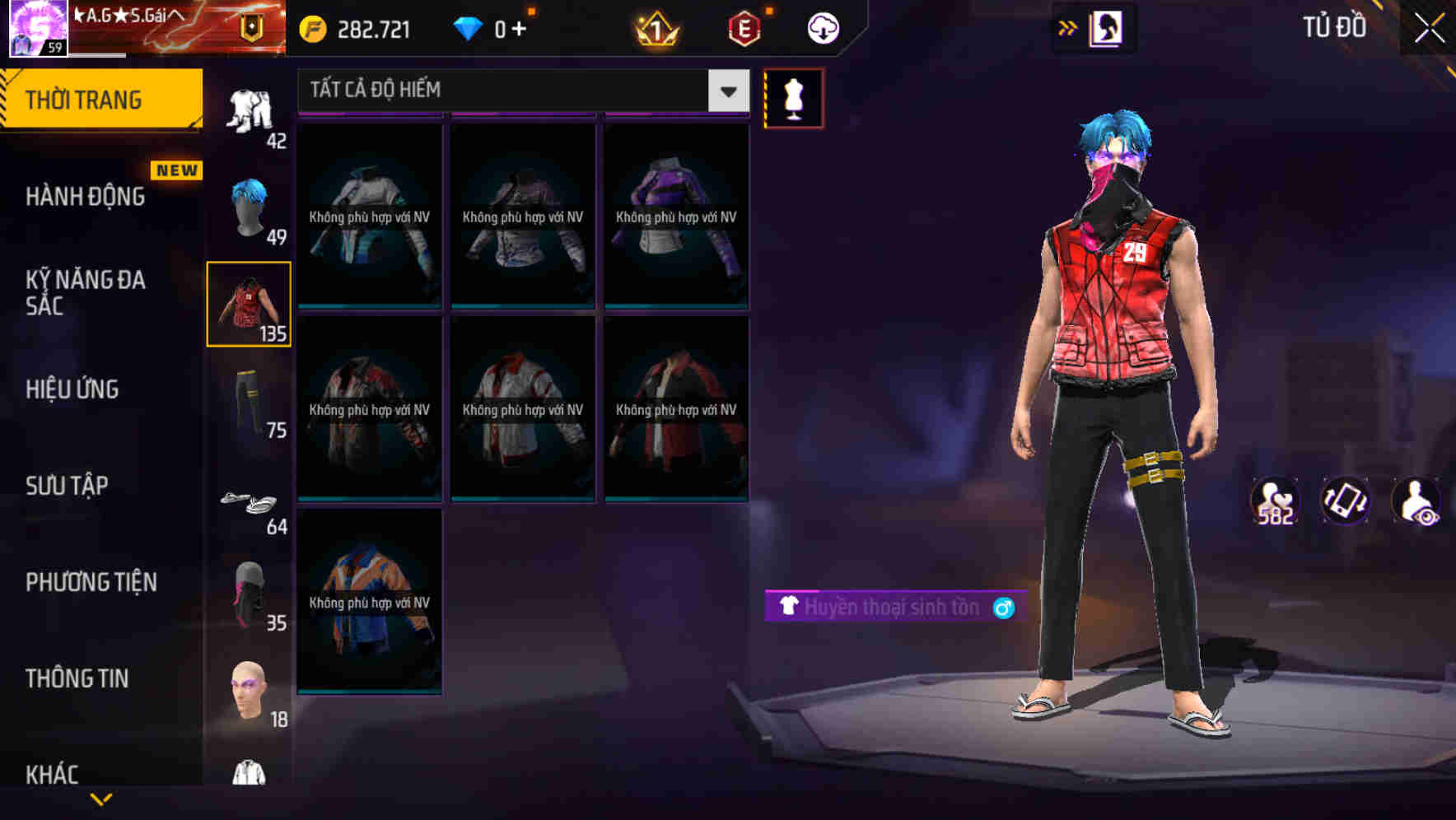This screenshot has width=1456, height=820.
Task: Select the crown rank icon
Action: [656, 27]
